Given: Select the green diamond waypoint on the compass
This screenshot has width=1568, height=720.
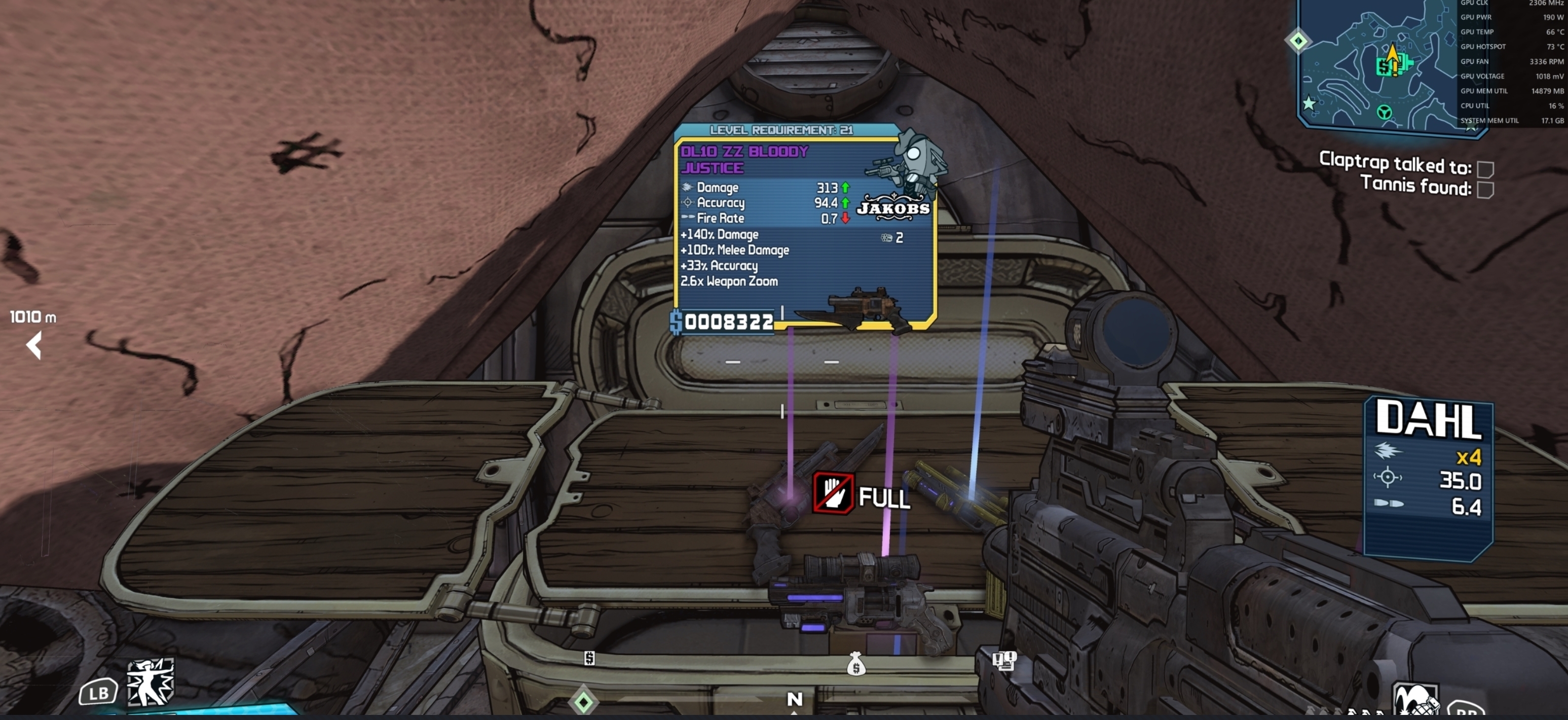Looking at the screenshot, I should (583, 702).
